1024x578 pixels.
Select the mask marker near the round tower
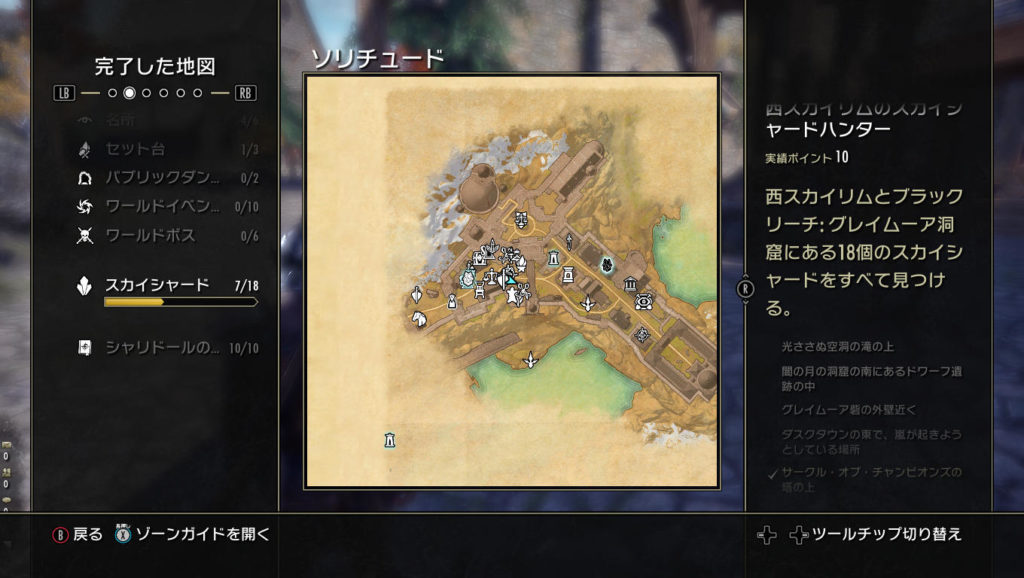pos(521,218)
